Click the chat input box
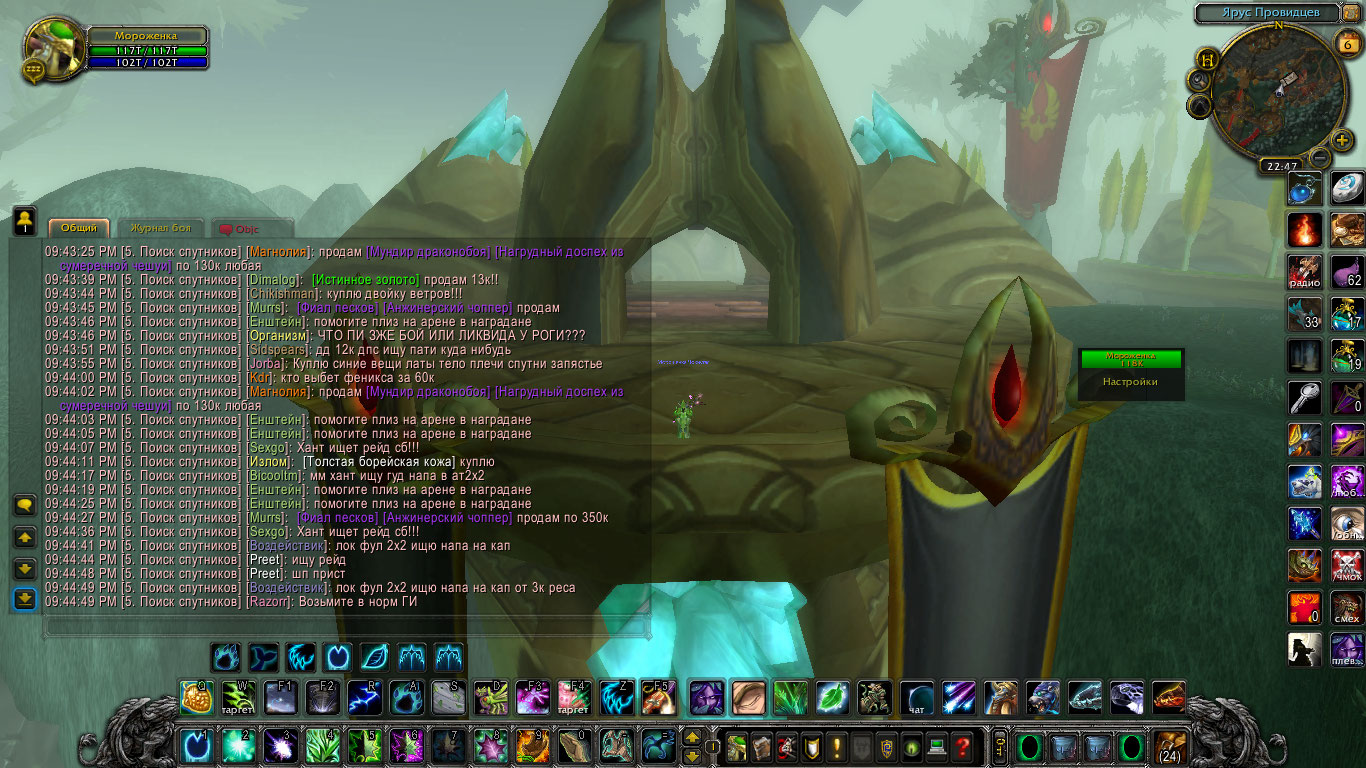Viewport: 1366px width, 768px height. coord(345,627)
